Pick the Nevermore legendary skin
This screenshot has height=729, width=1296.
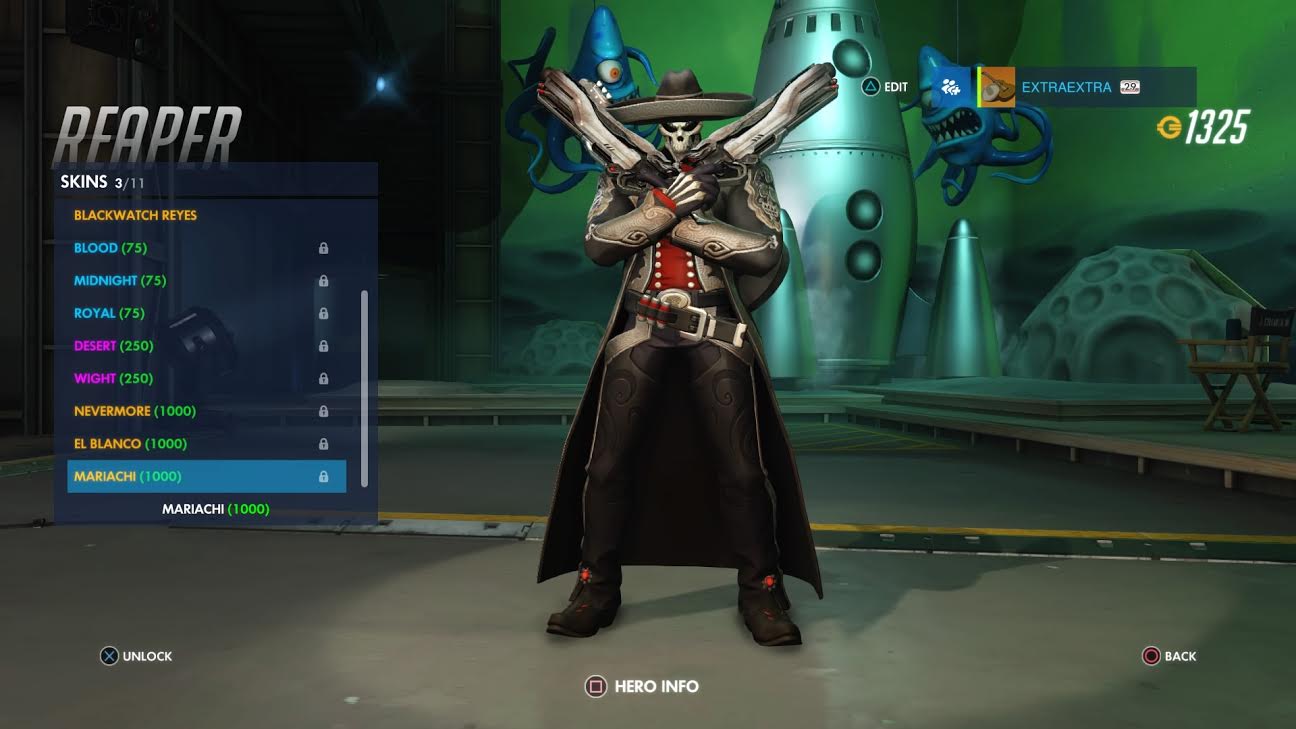point(135,411)
